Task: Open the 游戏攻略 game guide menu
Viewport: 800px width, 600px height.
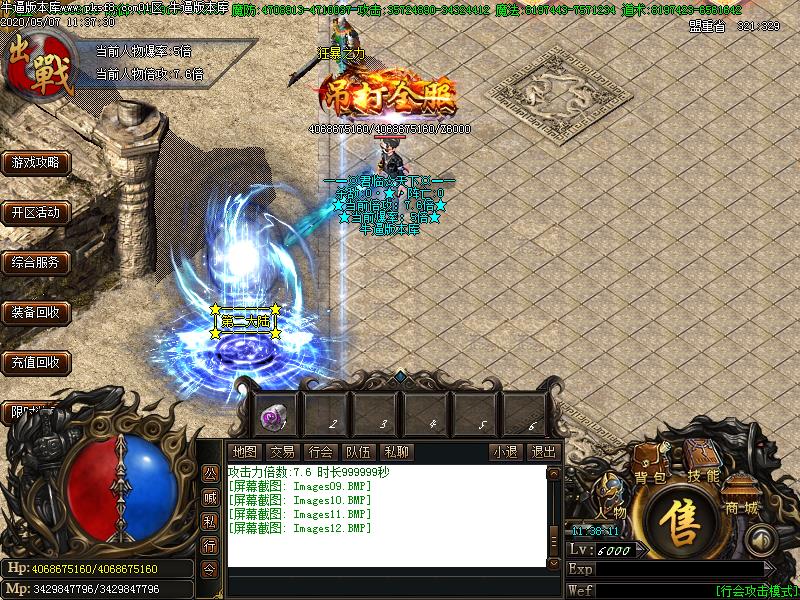Action: [x=35, y=162]
